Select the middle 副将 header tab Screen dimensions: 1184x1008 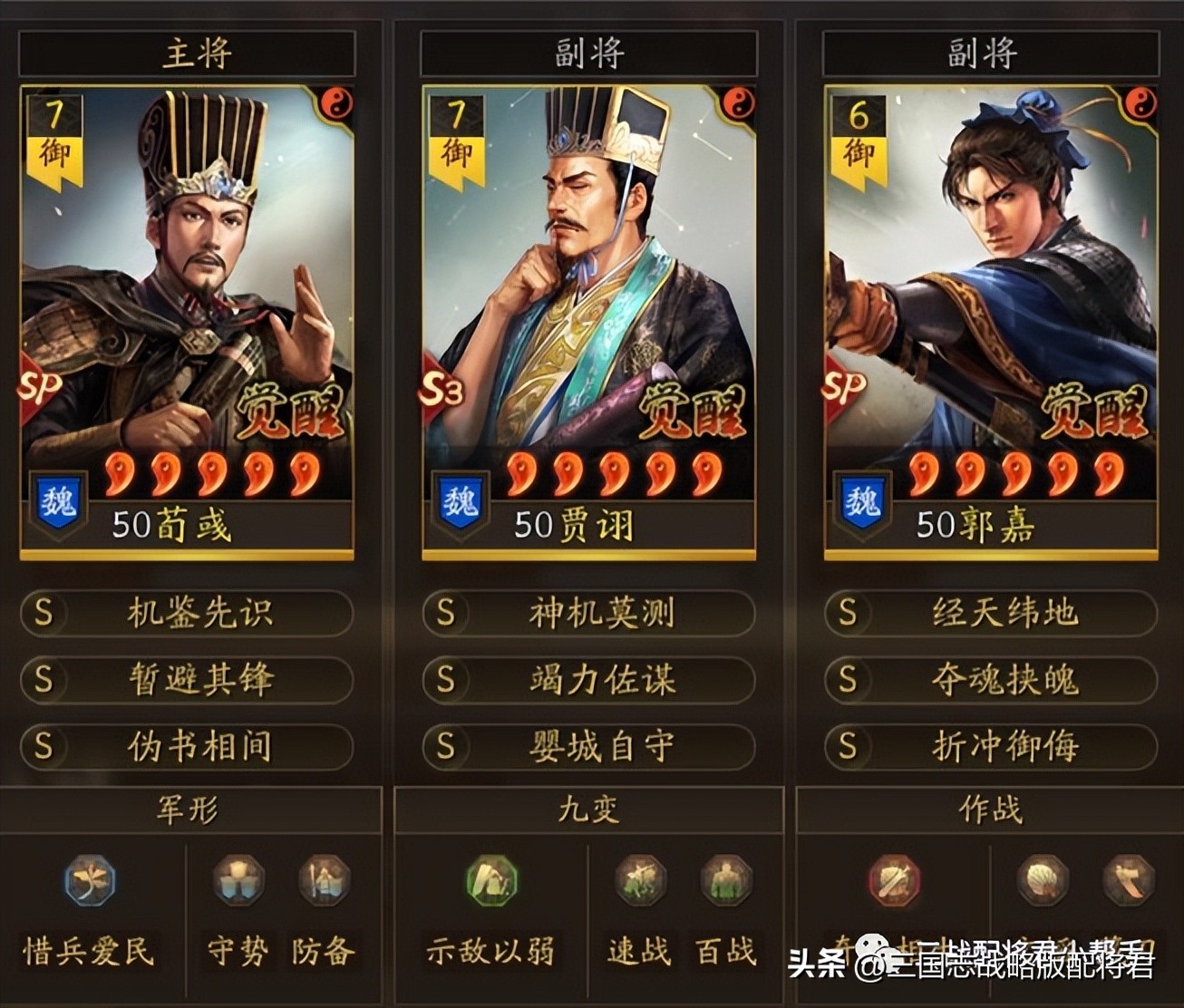pos(589,53)
